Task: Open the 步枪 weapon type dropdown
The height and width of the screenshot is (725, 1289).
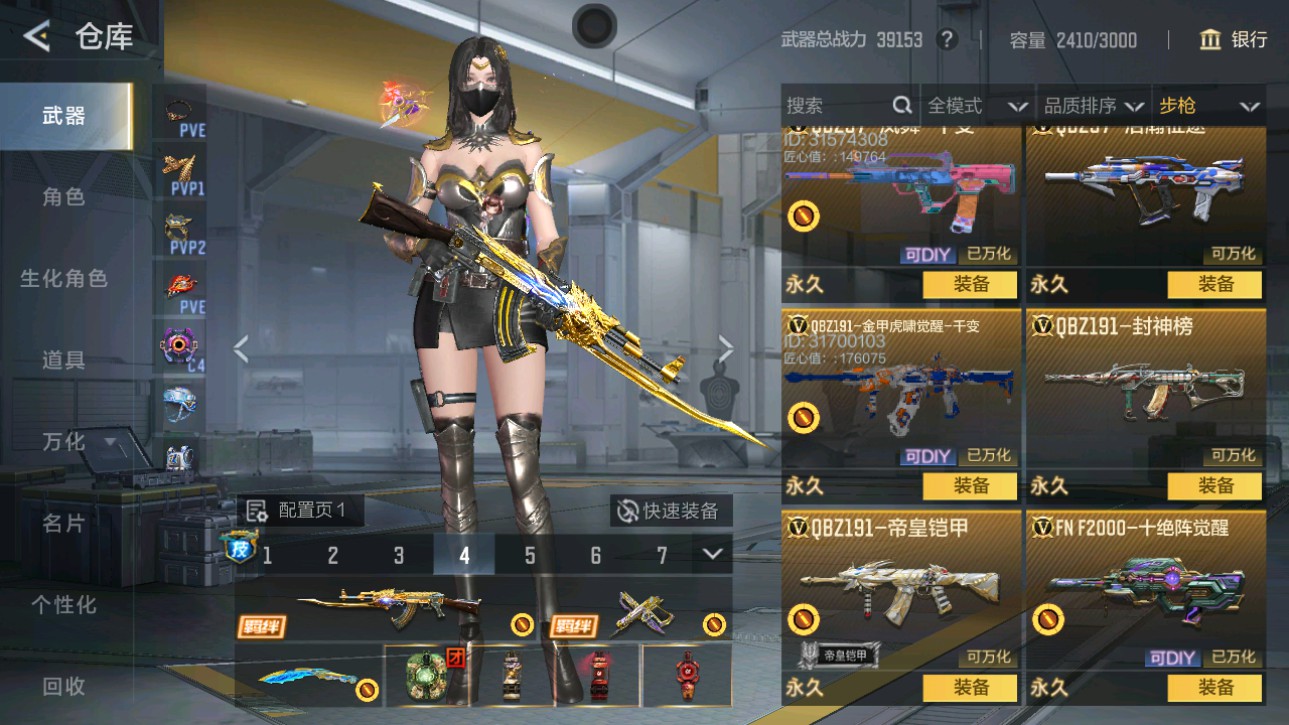Action: tap(1208, 106)
